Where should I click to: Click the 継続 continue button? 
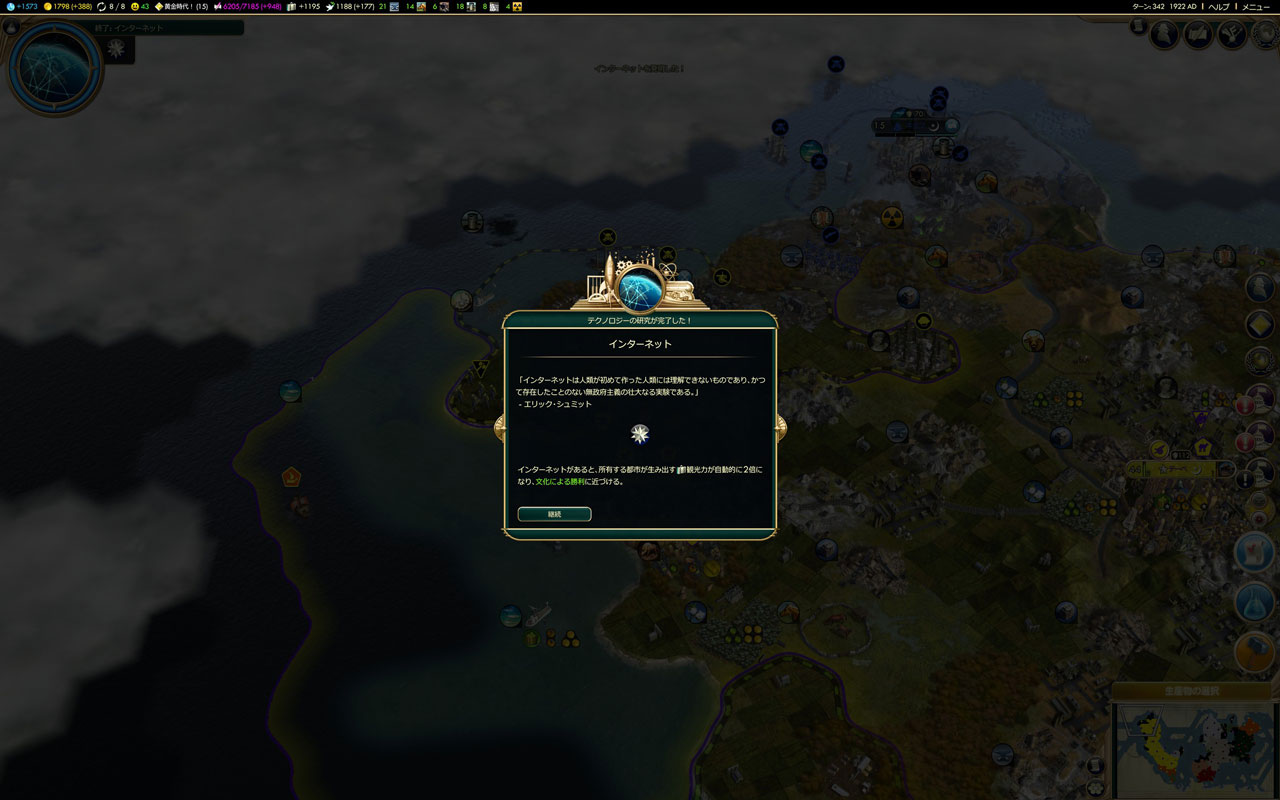554,514
